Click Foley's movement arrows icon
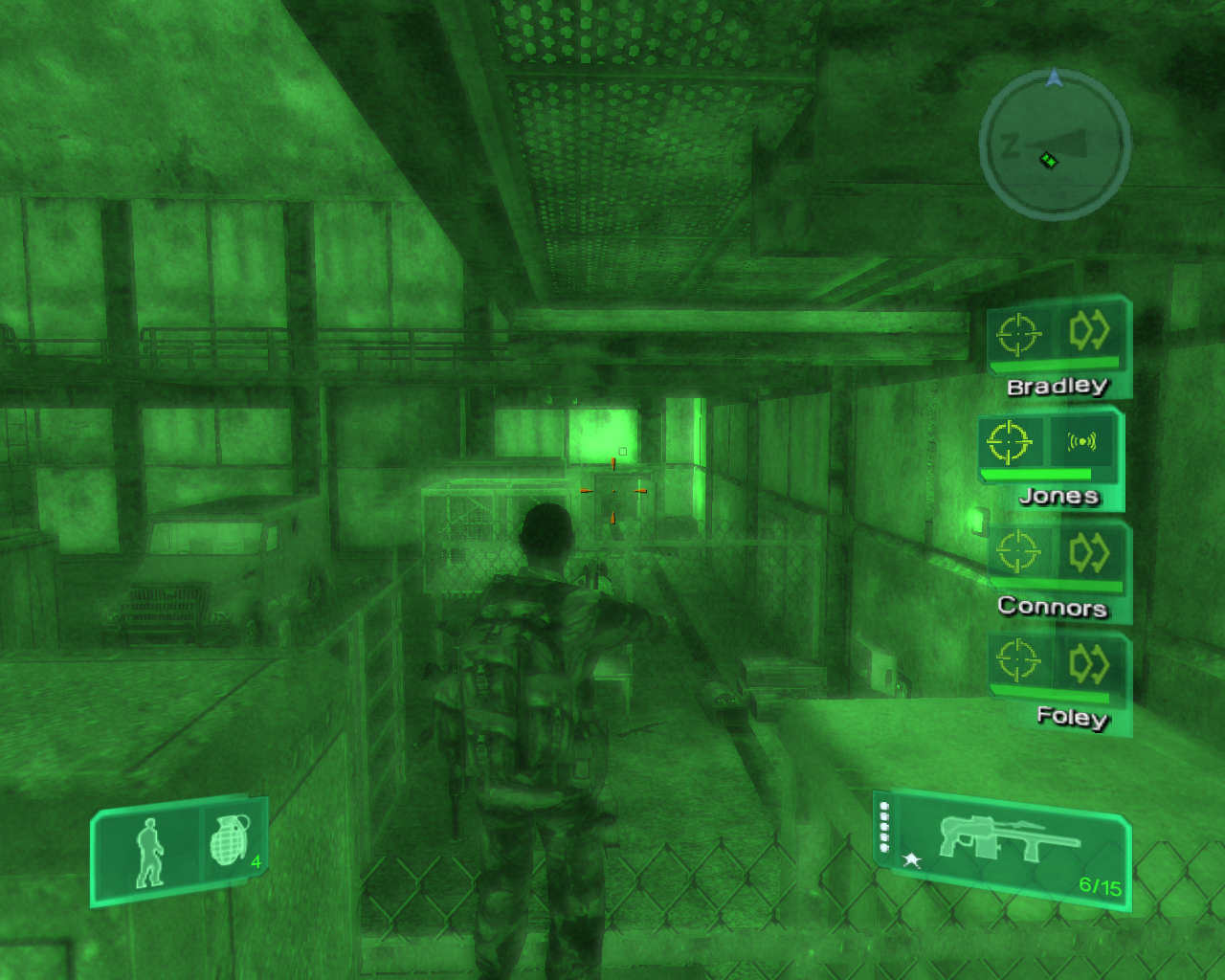The width and height of the screenshot is (1225, 980). coord(1089,662)
